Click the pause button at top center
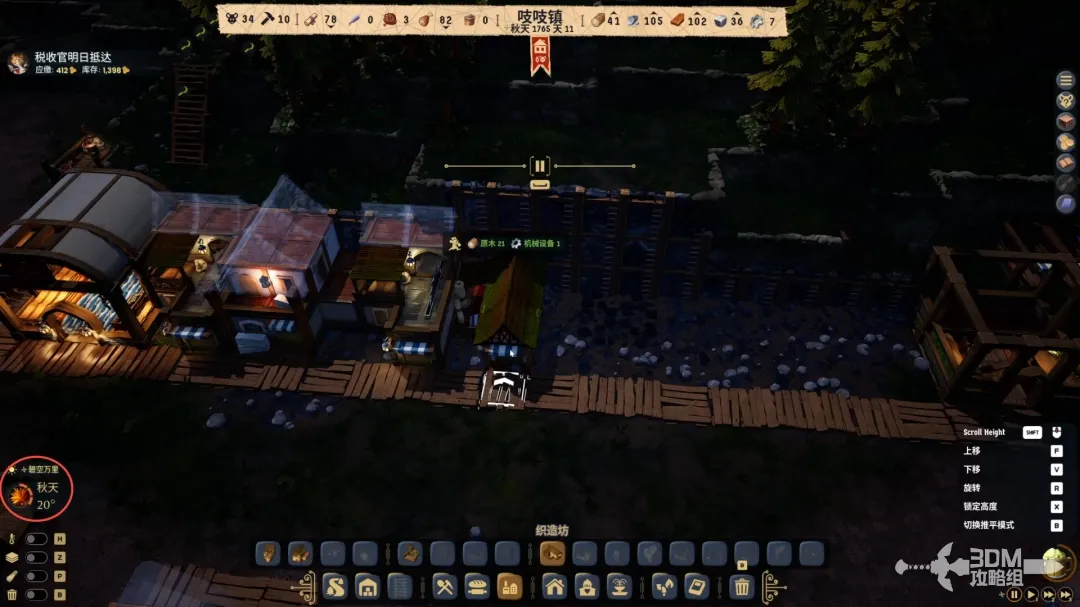The height and width of the screenshot is (607, 1080). [540, 167]
